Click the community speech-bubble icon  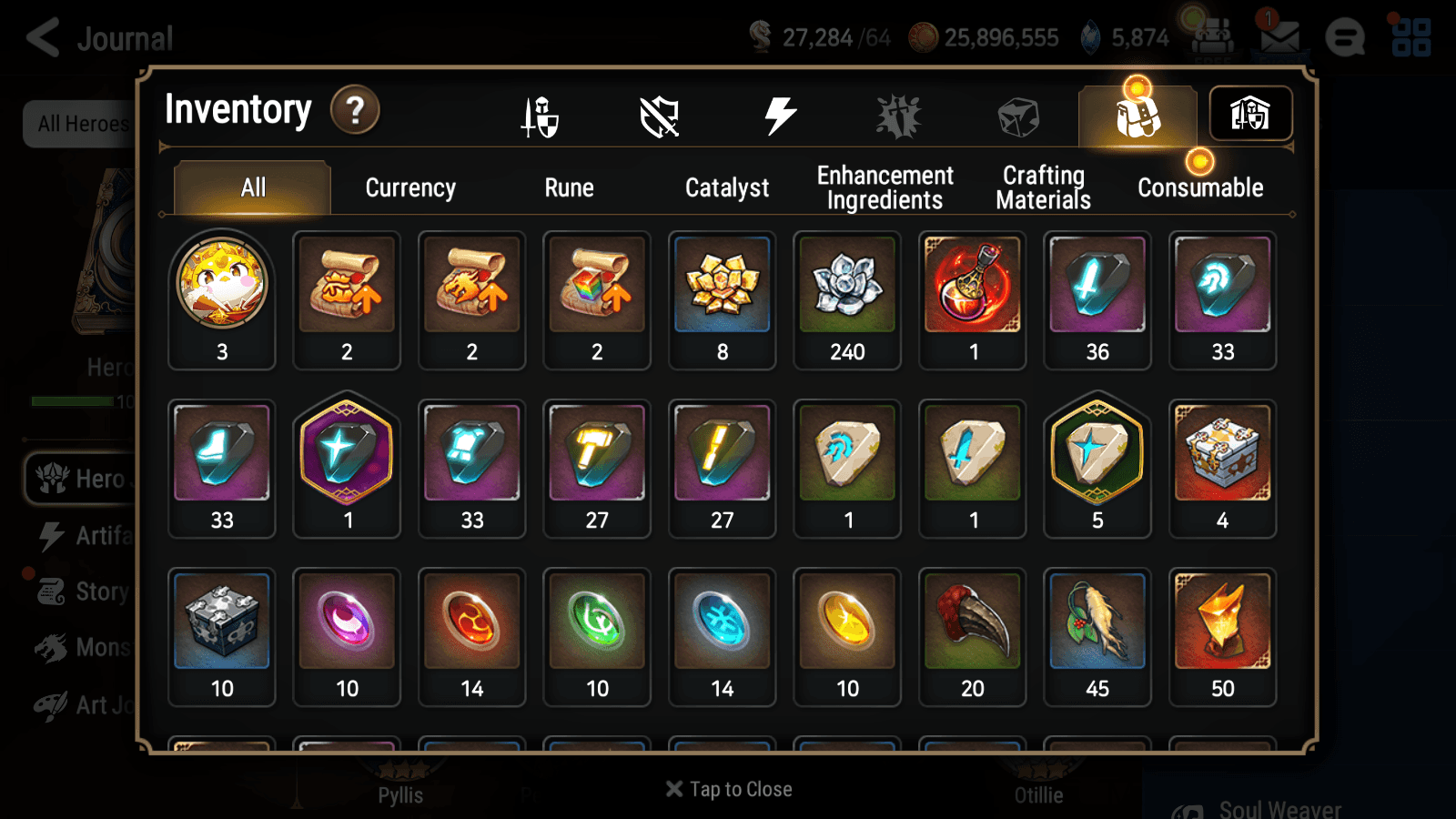(x=1345, y=38)
